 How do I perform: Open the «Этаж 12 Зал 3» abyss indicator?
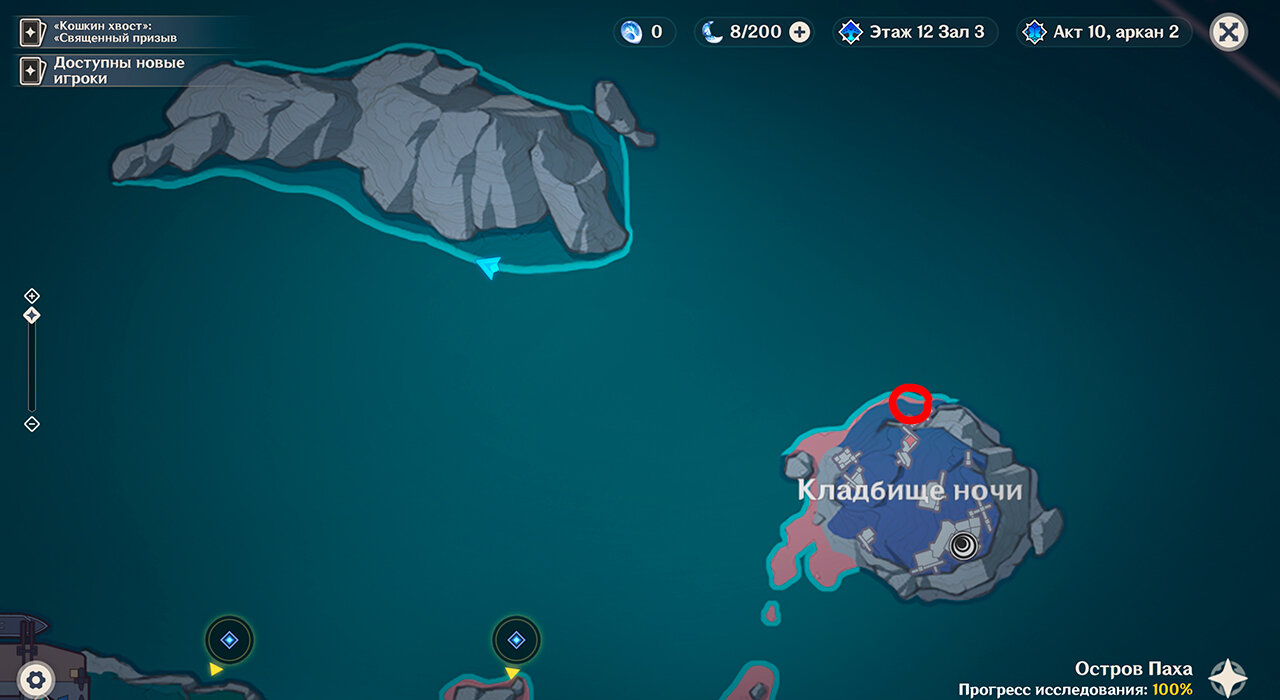tap(910, 32)
